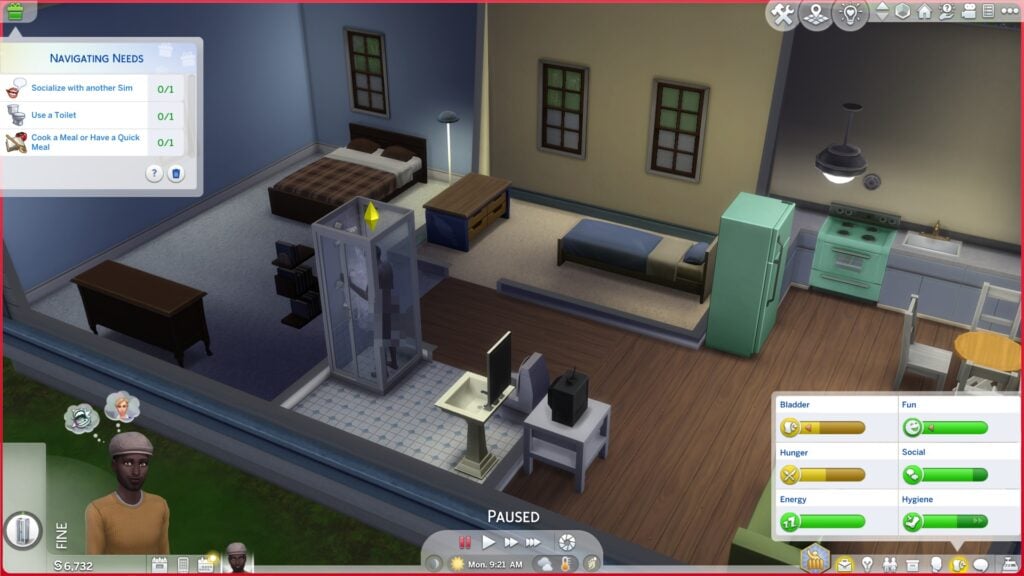Open help for Navigating Needs scenario

(154, 173)
